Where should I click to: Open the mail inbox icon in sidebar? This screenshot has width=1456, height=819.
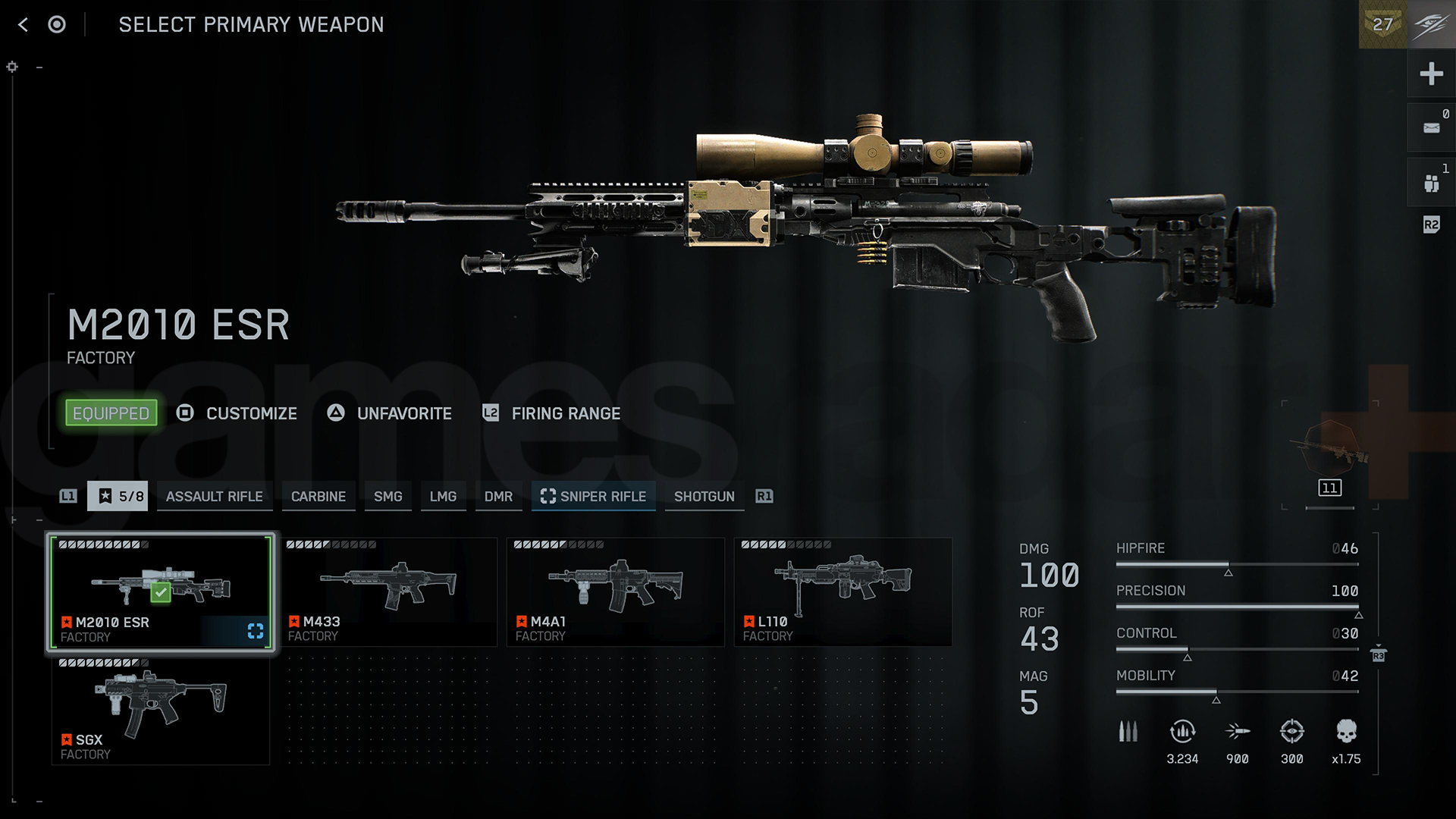pyautogui.click(x=1432, y=127)
